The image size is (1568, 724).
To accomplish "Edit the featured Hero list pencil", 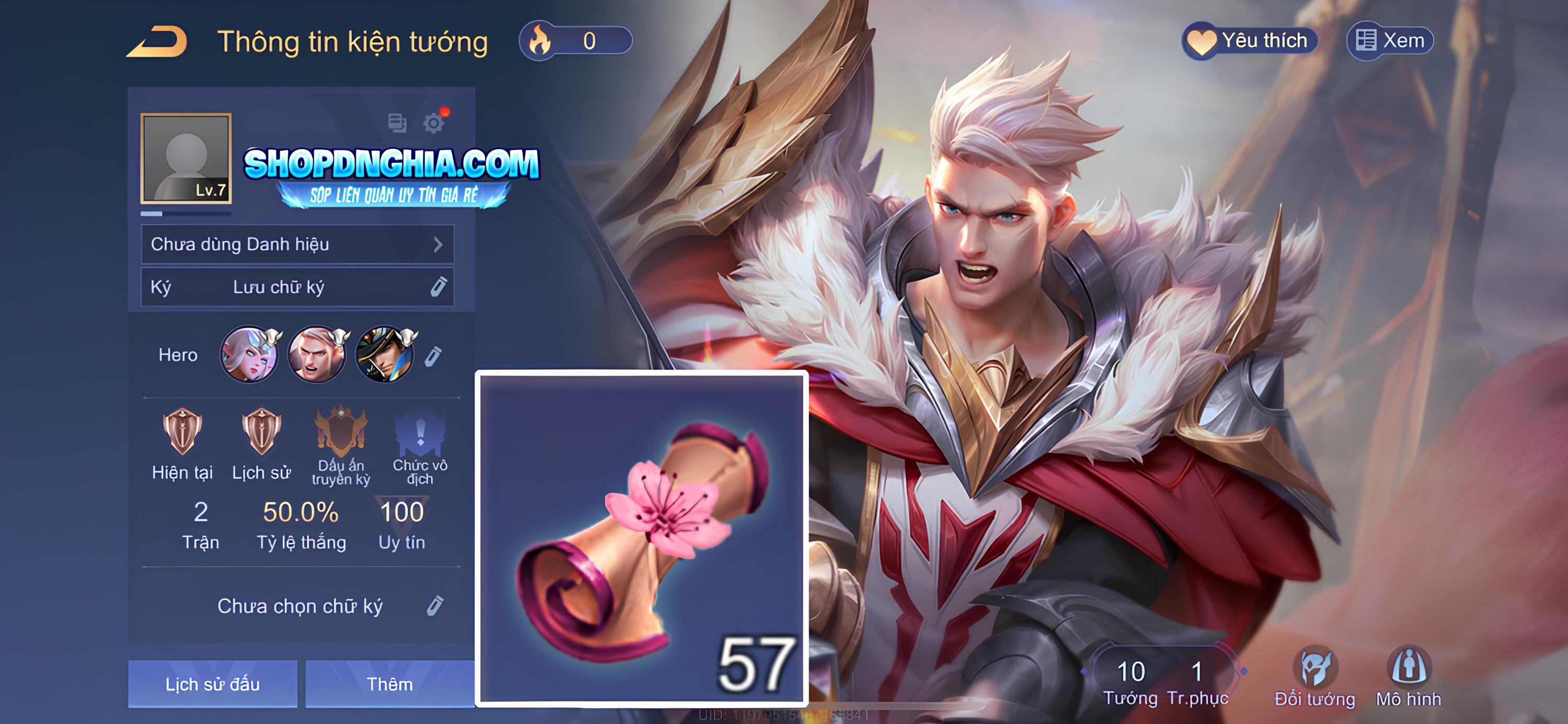I will [433, 356].
